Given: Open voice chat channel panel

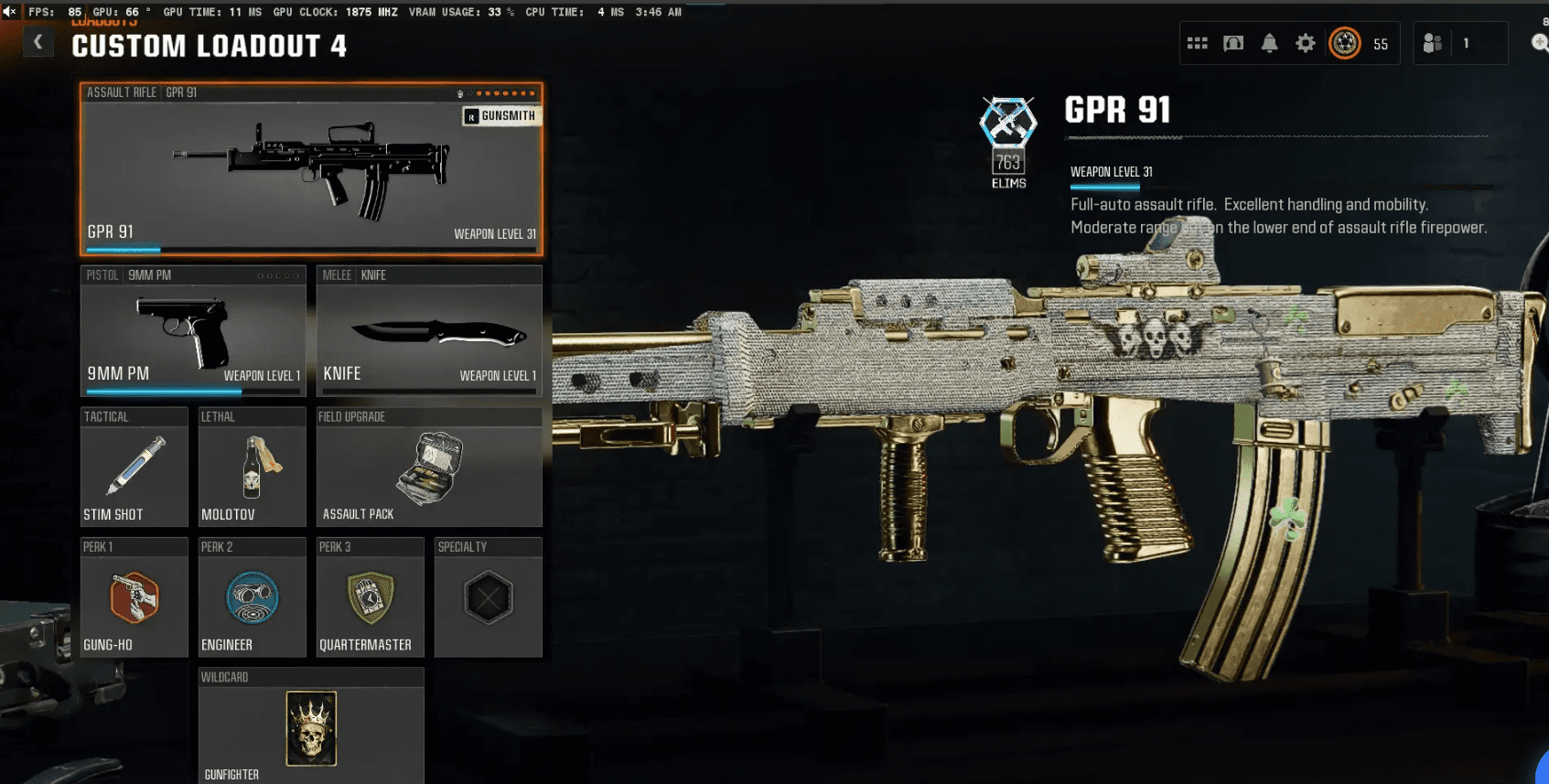Looking at the screenshot, I should pyautogui.click(x=1233, y=42).
